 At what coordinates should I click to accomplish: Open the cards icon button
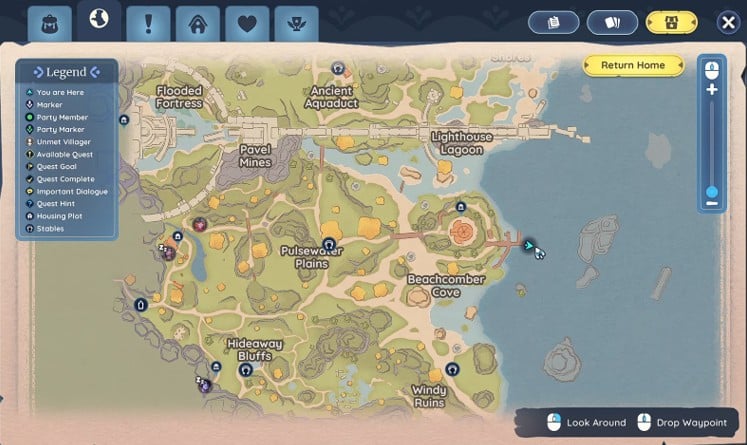(612, 22)
